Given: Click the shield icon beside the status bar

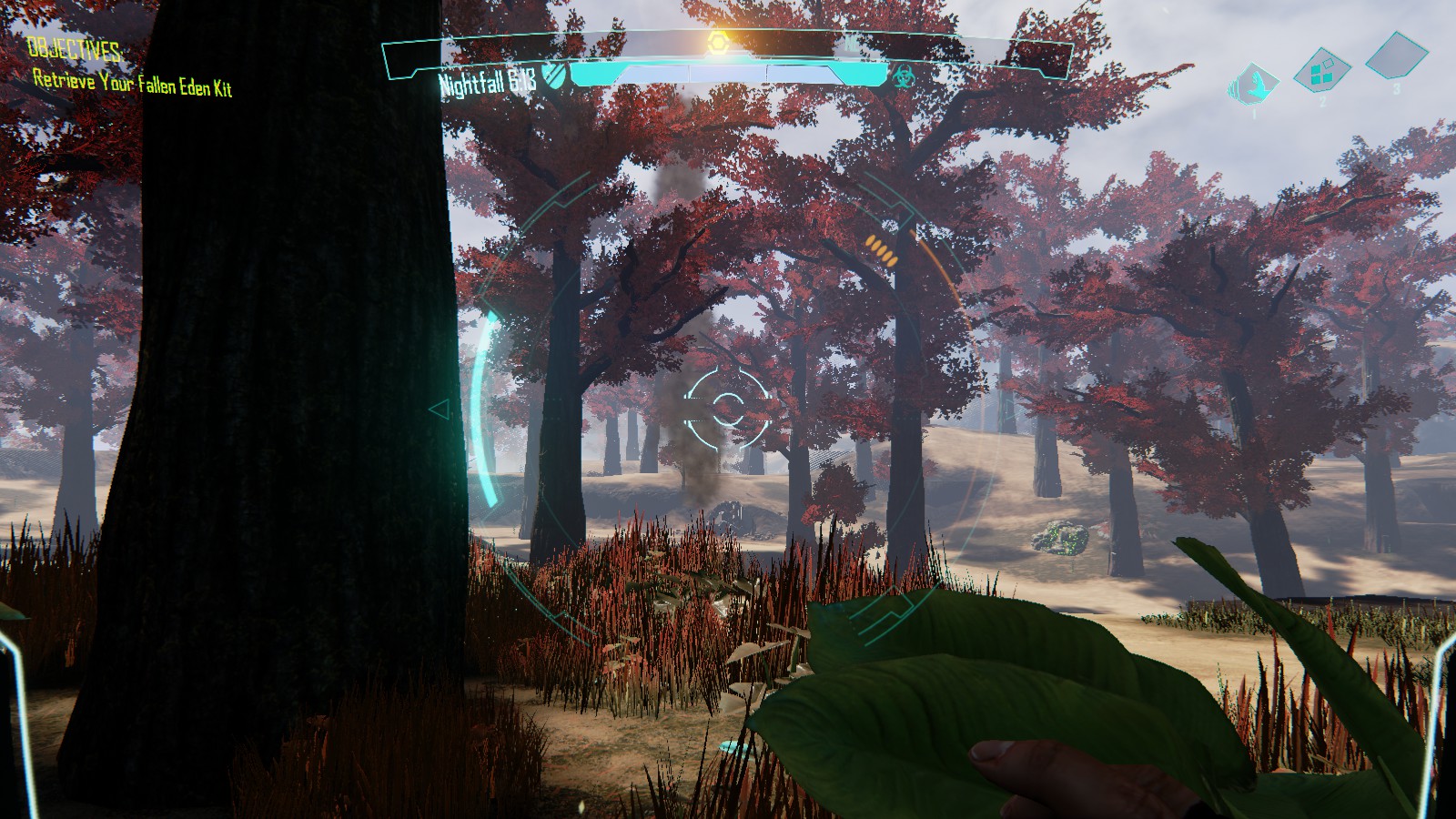Looking at the screenshot, I should pyautogui.click(x=554, y=75).
